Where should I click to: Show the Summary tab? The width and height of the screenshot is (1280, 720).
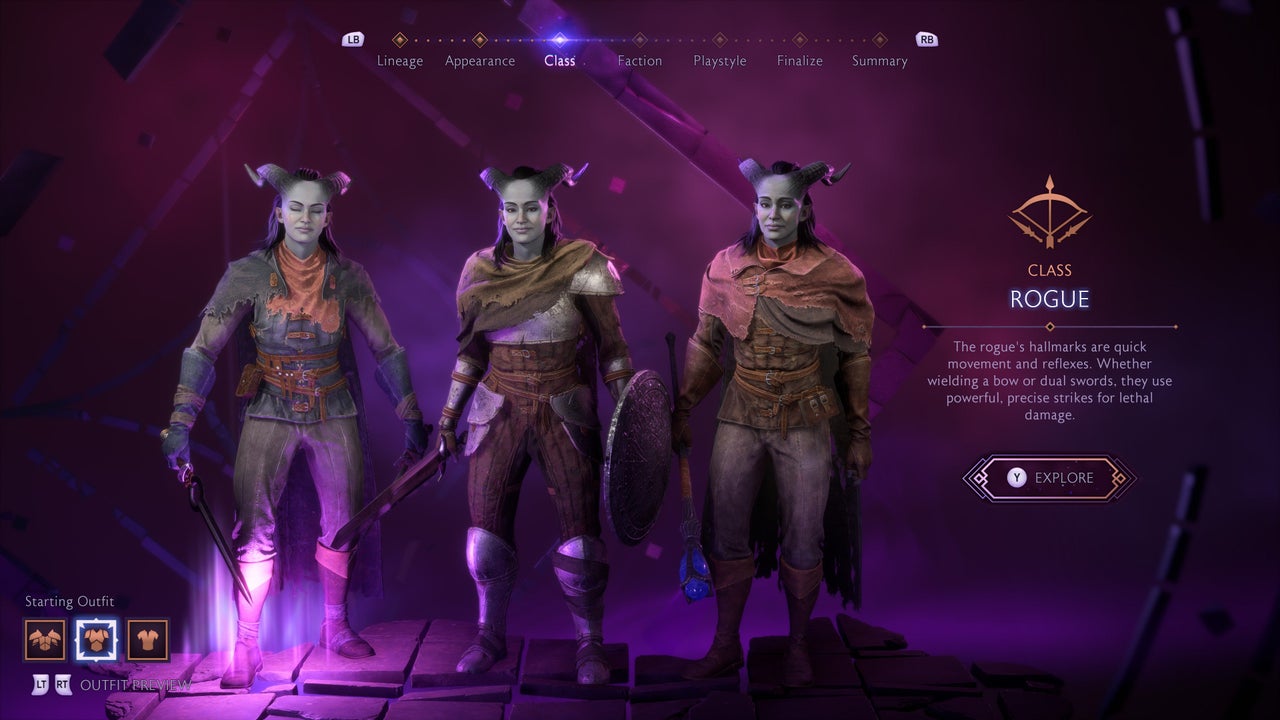pos(880,60)
